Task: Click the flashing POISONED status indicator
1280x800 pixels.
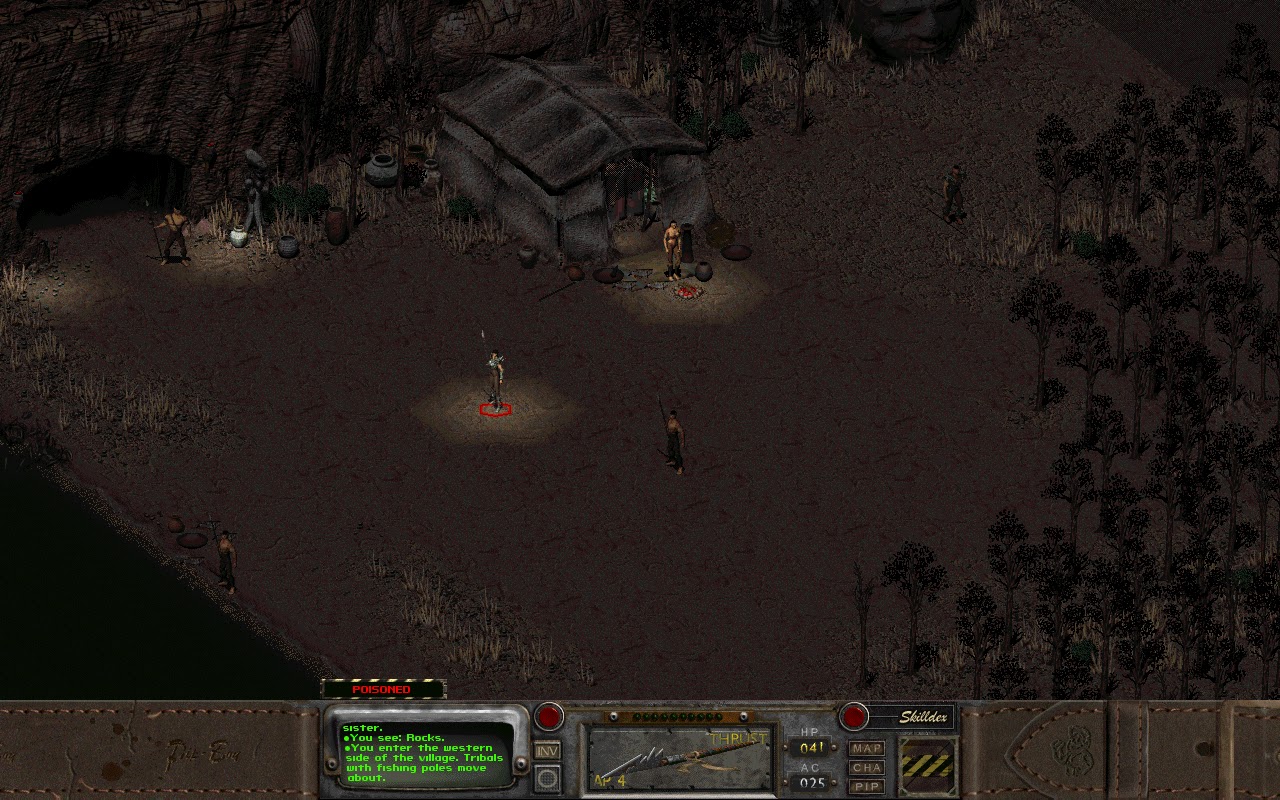Action: click(383, 689)
